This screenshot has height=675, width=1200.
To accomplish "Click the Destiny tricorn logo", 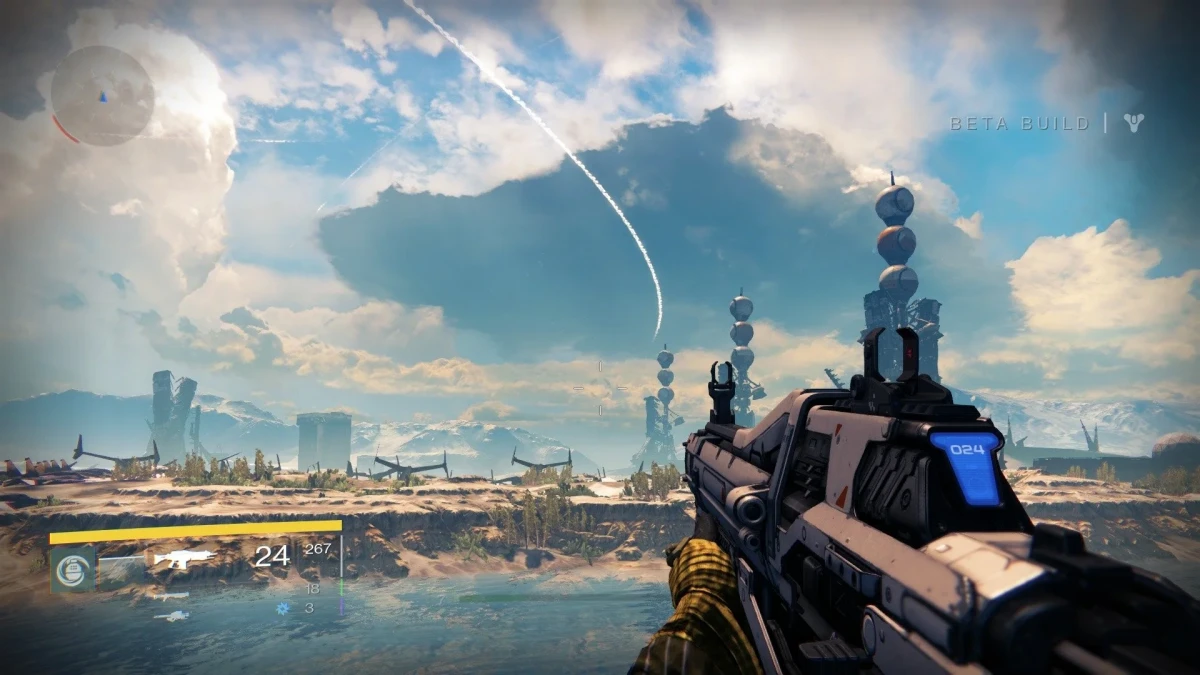I will click(1133, 123).
